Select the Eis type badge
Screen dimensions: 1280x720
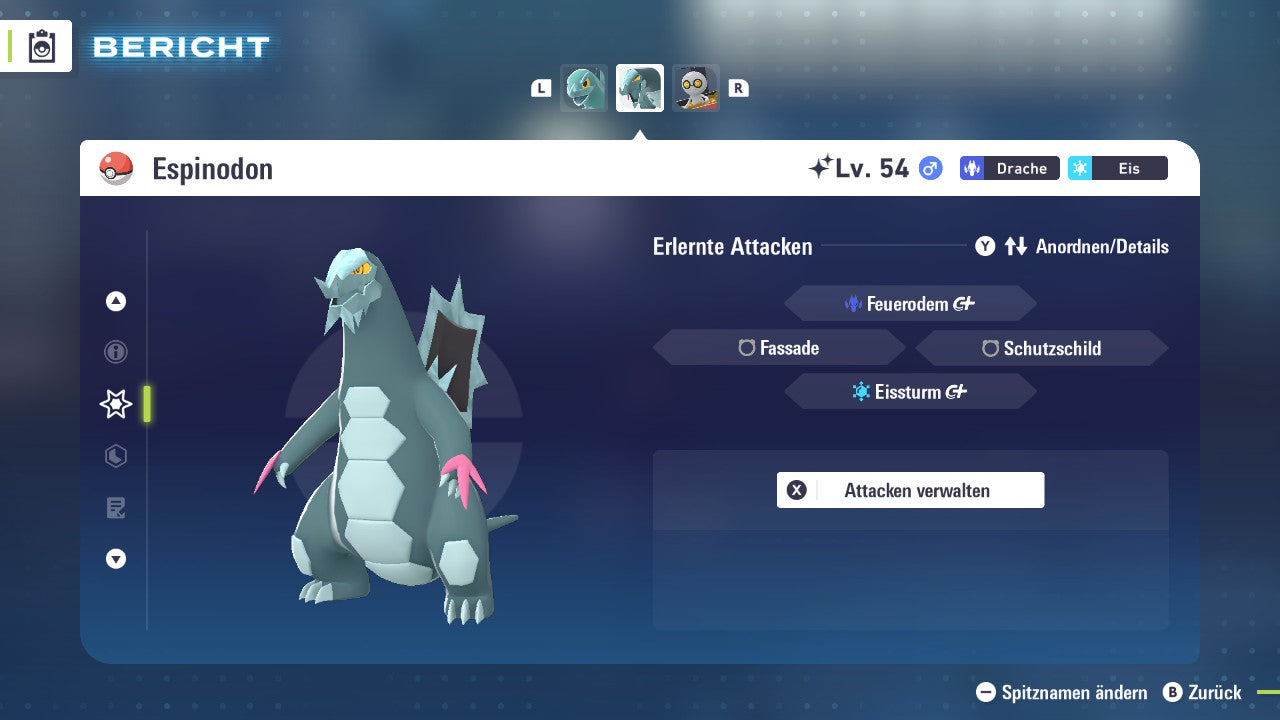(1117, 168)
